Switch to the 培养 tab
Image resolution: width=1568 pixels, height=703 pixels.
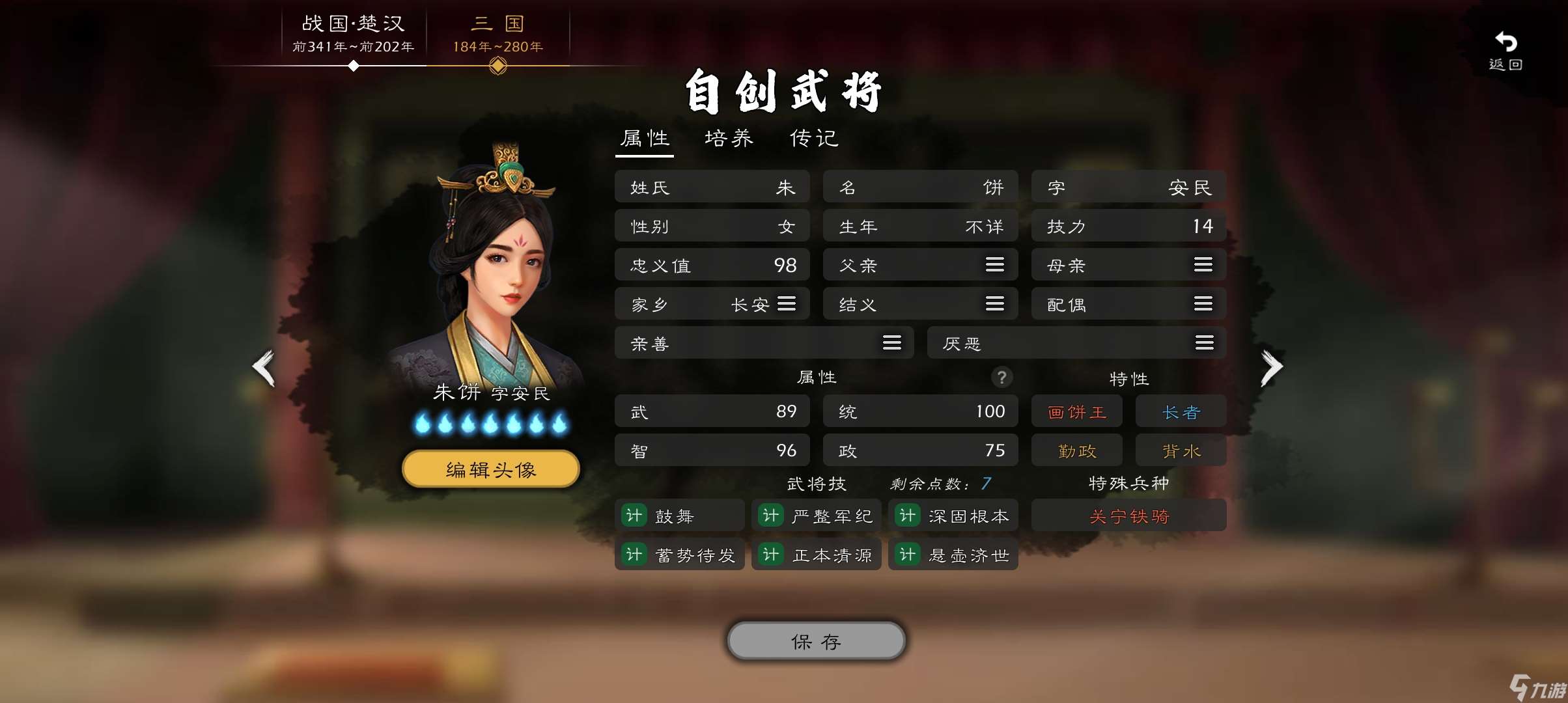(x=729, y=138)
